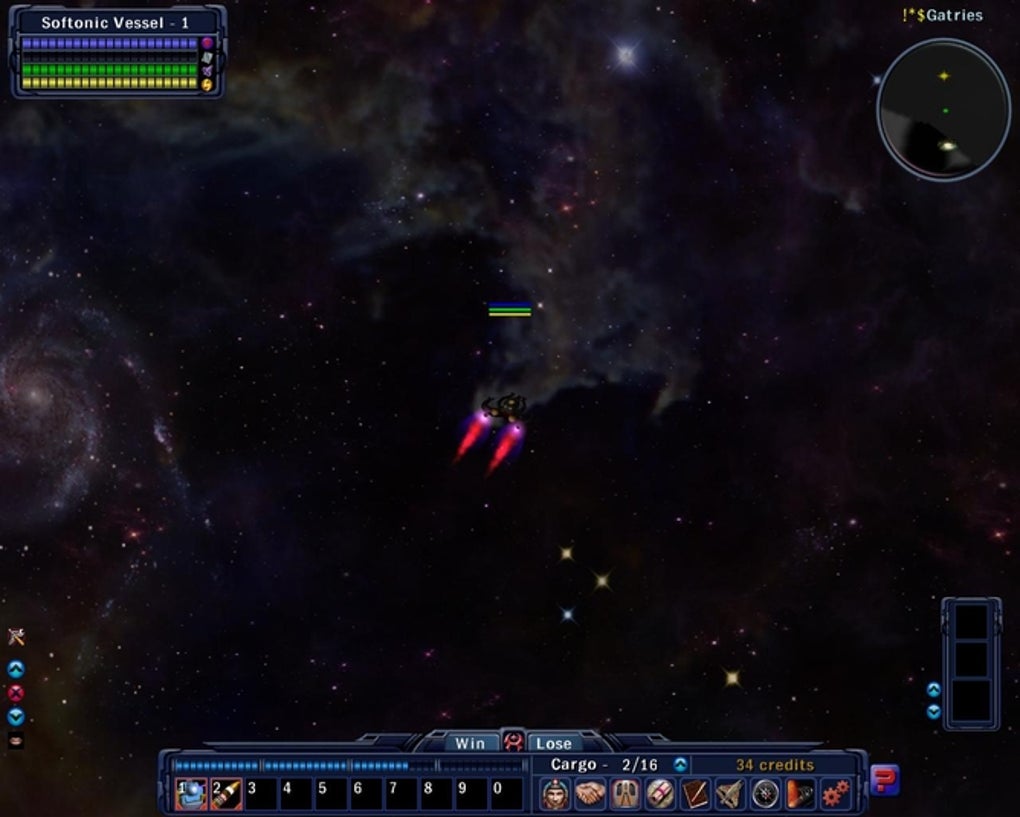Open the circular minimap radar
Image resolution: width=1020 pixels, height=817 pixels.
[943, 110]
